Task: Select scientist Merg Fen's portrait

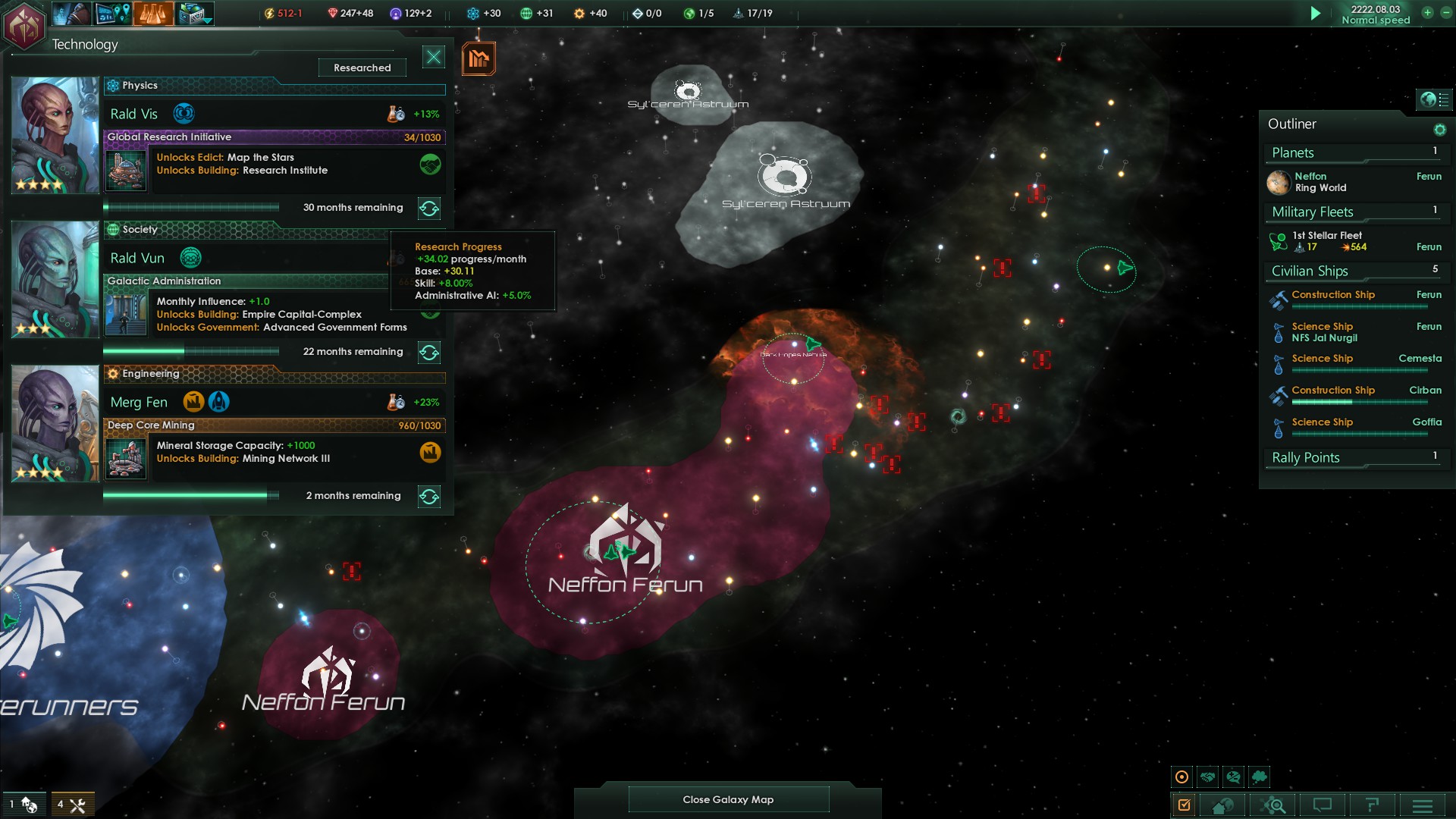Action: pyautogui.click(x=55, y=423)
